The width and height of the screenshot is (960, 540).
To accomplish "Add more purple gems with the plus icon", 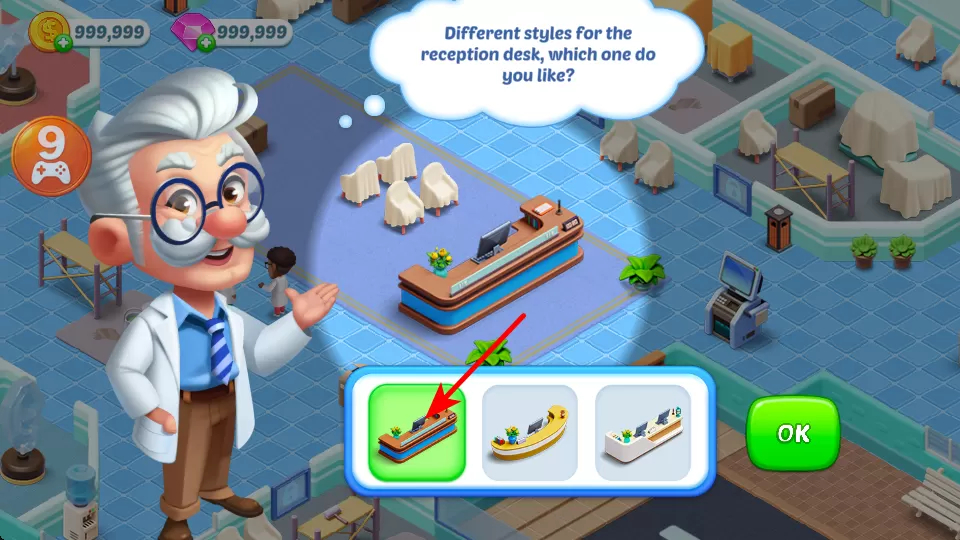I will [x=207, y=43].
